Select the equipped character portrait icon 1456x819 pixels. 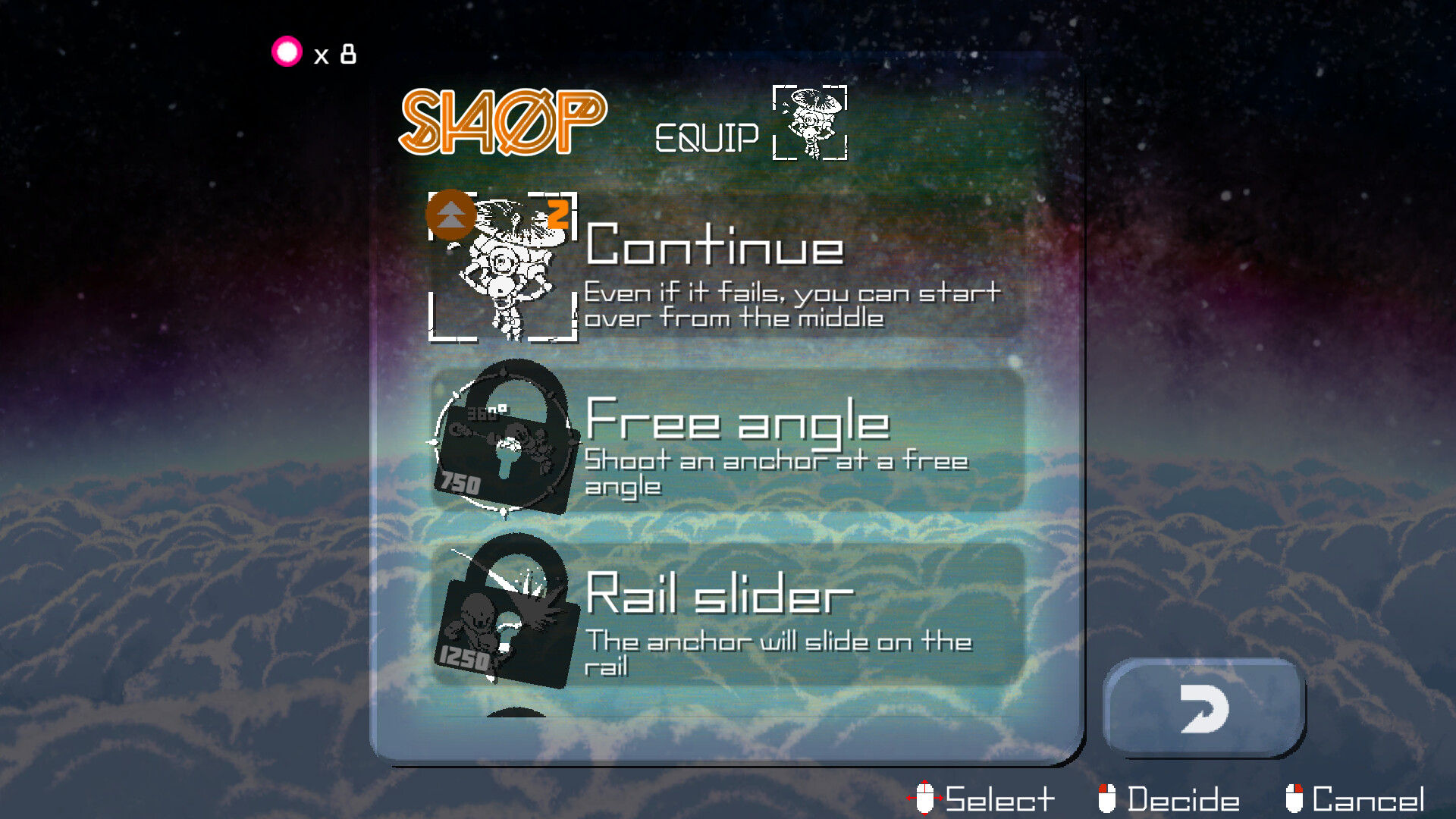pyautogui.click(x=808, y=124)
